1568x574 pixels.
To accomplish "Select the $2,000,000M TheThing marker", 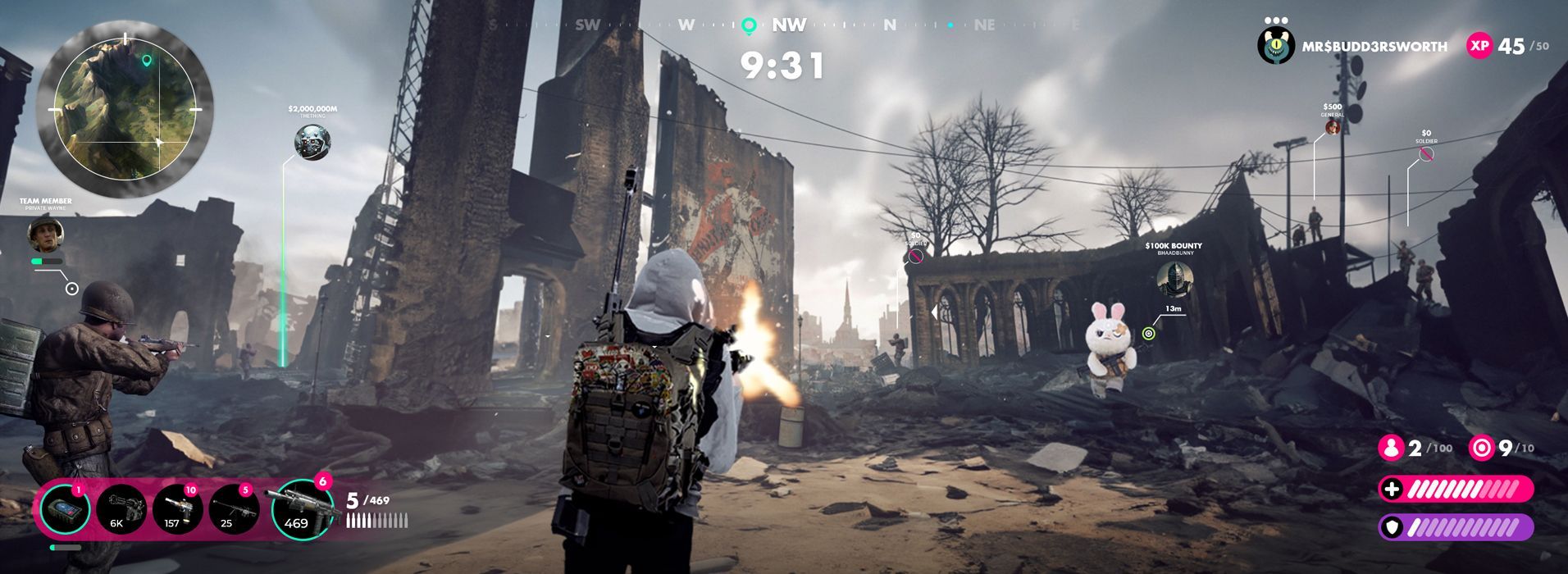I will point(312,143).
